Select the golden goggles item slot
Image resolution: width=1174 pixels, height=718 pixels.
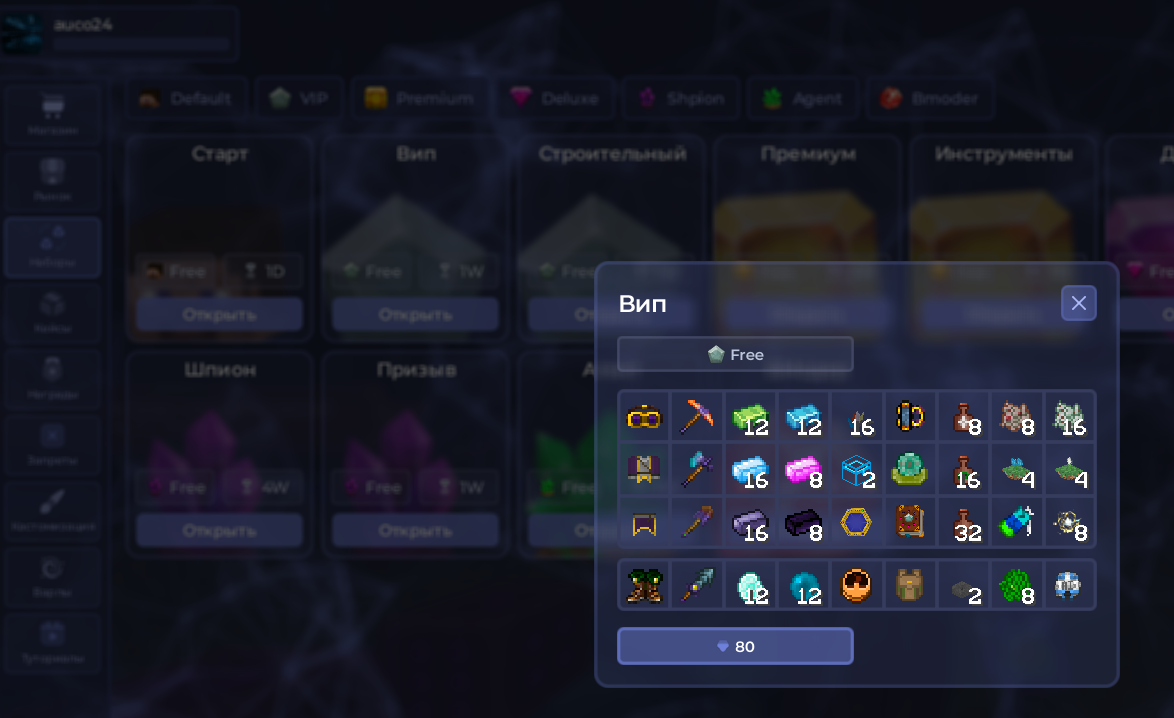(x=644, y=417)
